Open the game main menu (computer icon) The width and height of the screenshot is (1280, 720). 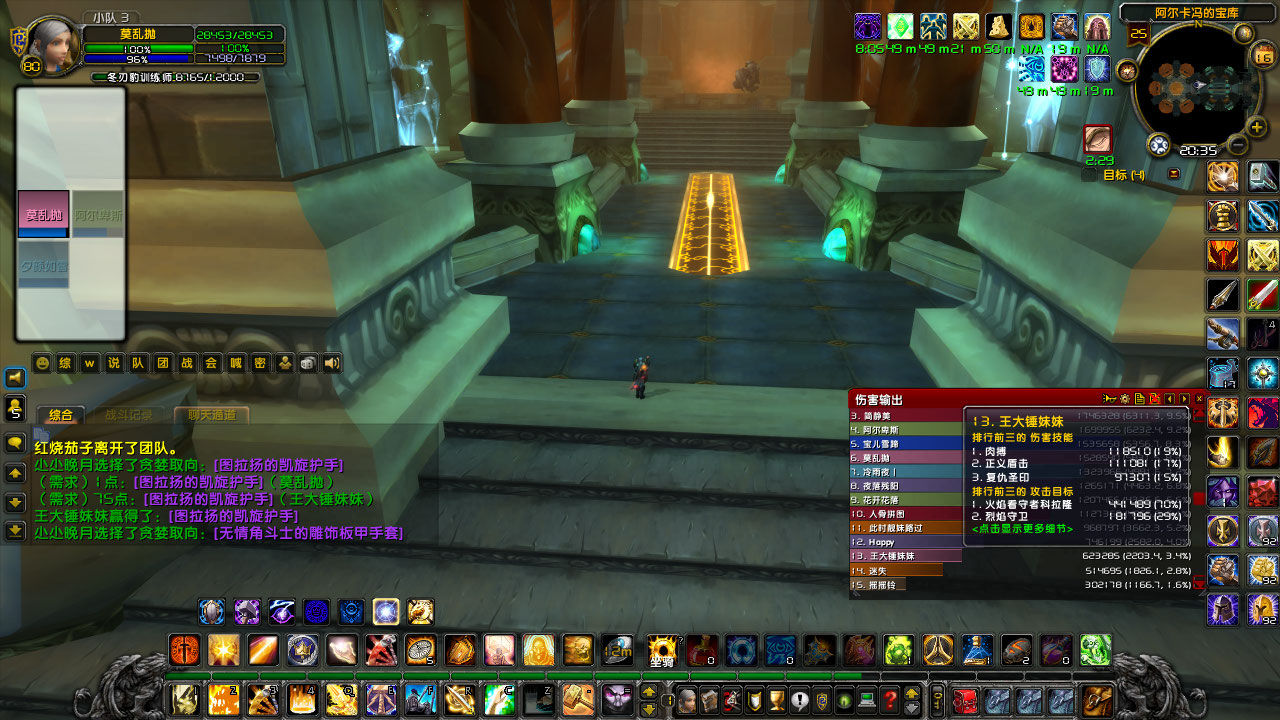867,699
